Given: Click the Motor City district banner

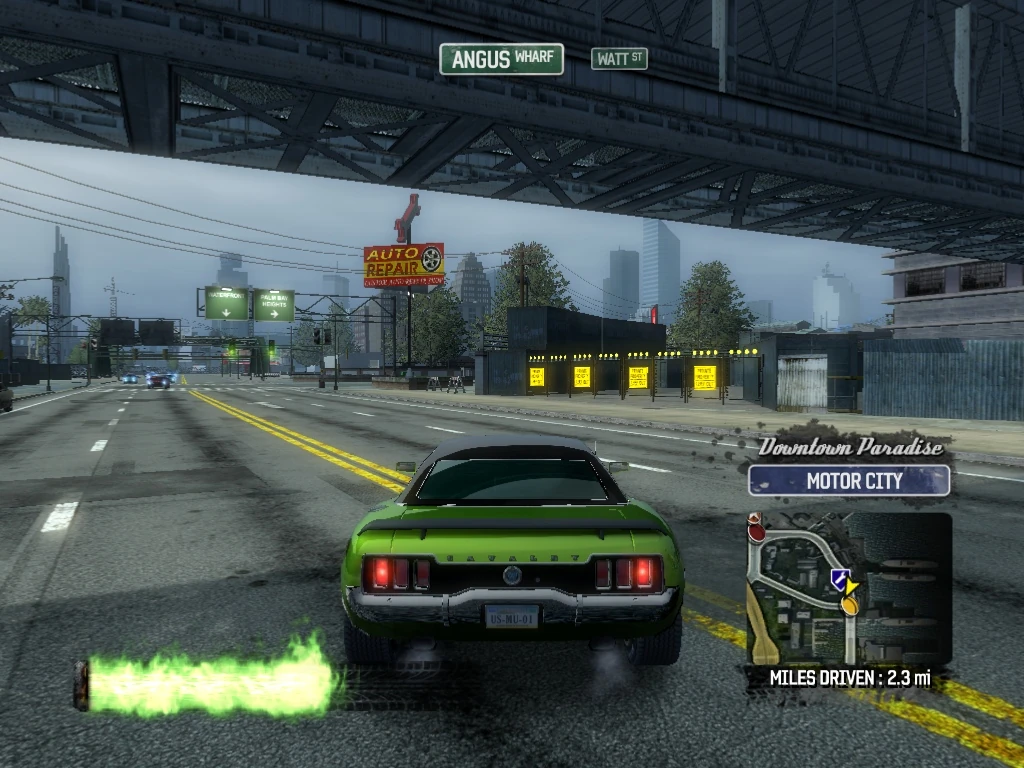Looking at the screenshot, I should click(x=849, y=481).
